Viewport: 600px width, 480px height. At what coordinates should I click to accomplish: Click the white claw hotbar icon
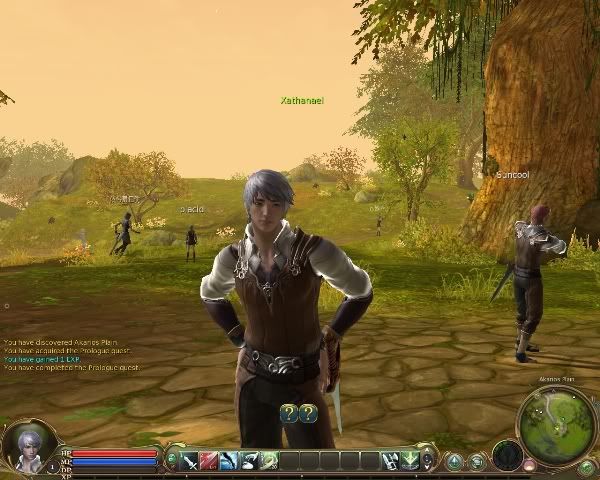(x=390, y=460)
